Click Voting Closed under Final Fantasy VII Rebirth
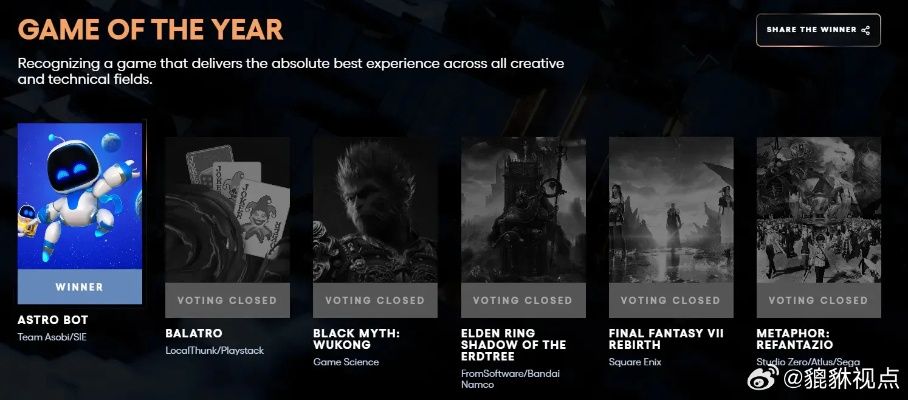Image resolution: width=908 pixels, height=400 pixels. [x=671, y=300]
